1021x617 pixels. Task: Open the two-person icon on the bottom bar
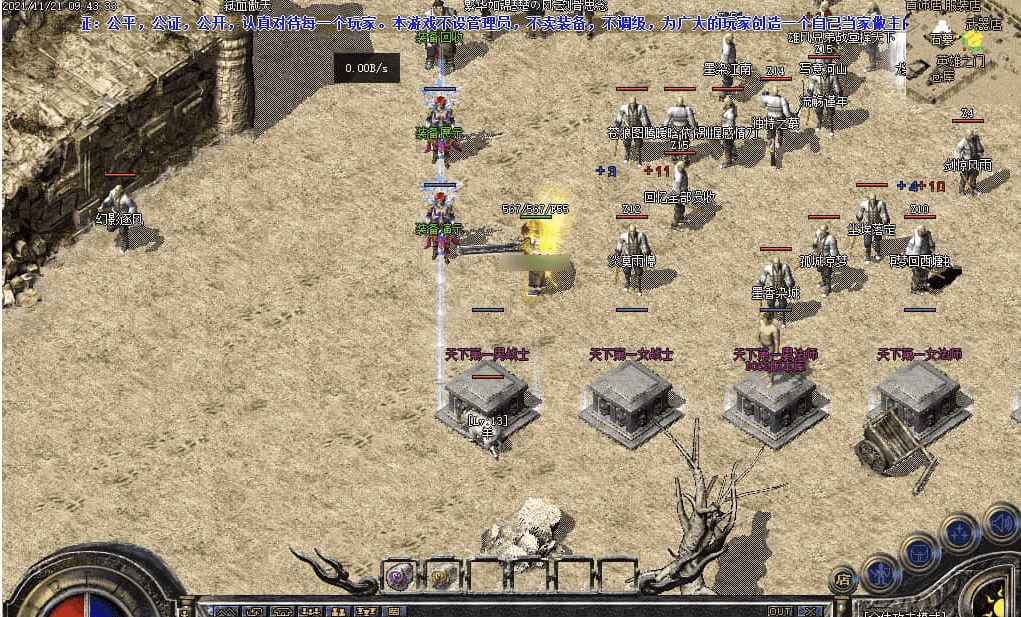pyautogui.click(x=339, y=611)
